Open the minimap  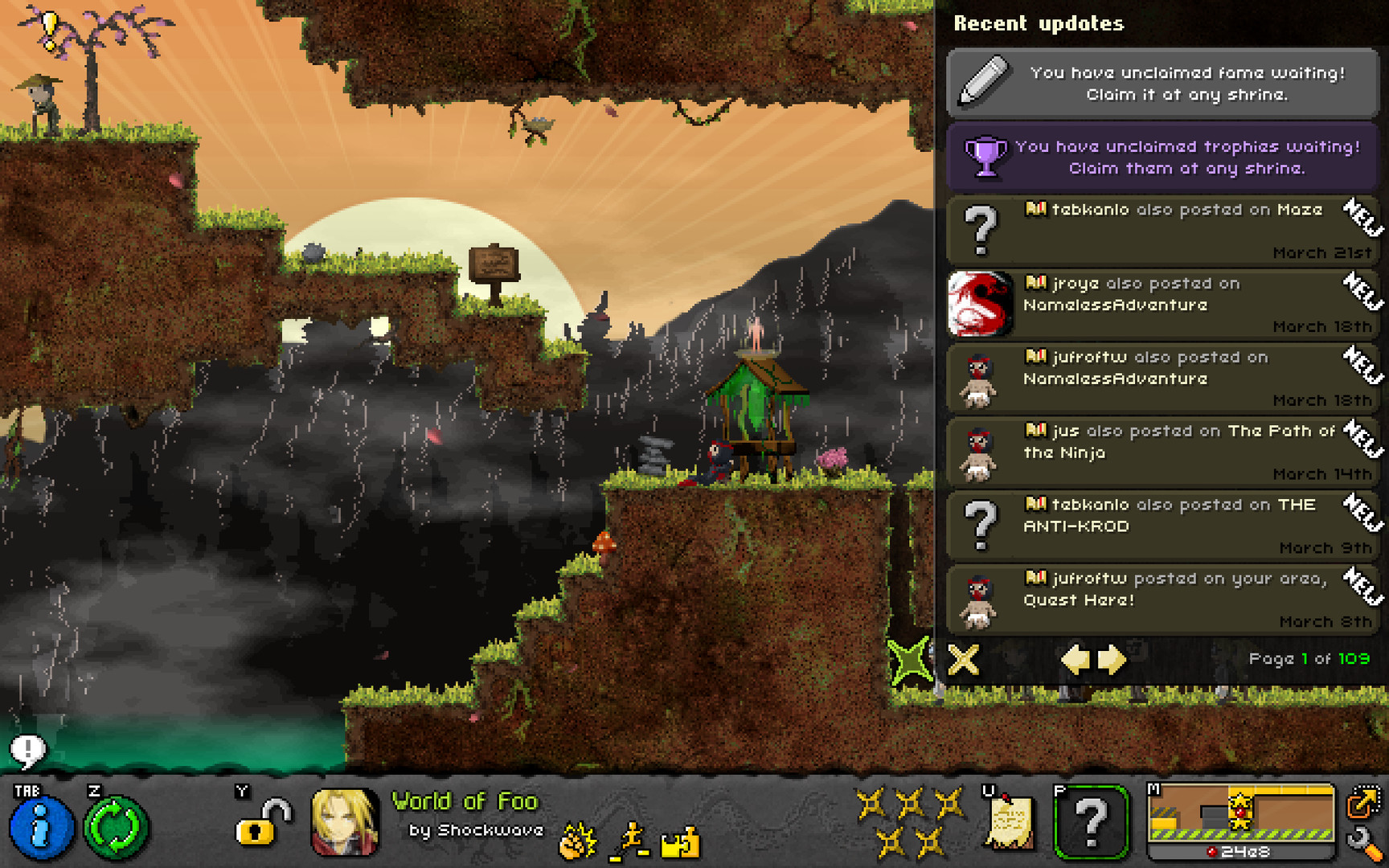click(x=1240, y=818)
